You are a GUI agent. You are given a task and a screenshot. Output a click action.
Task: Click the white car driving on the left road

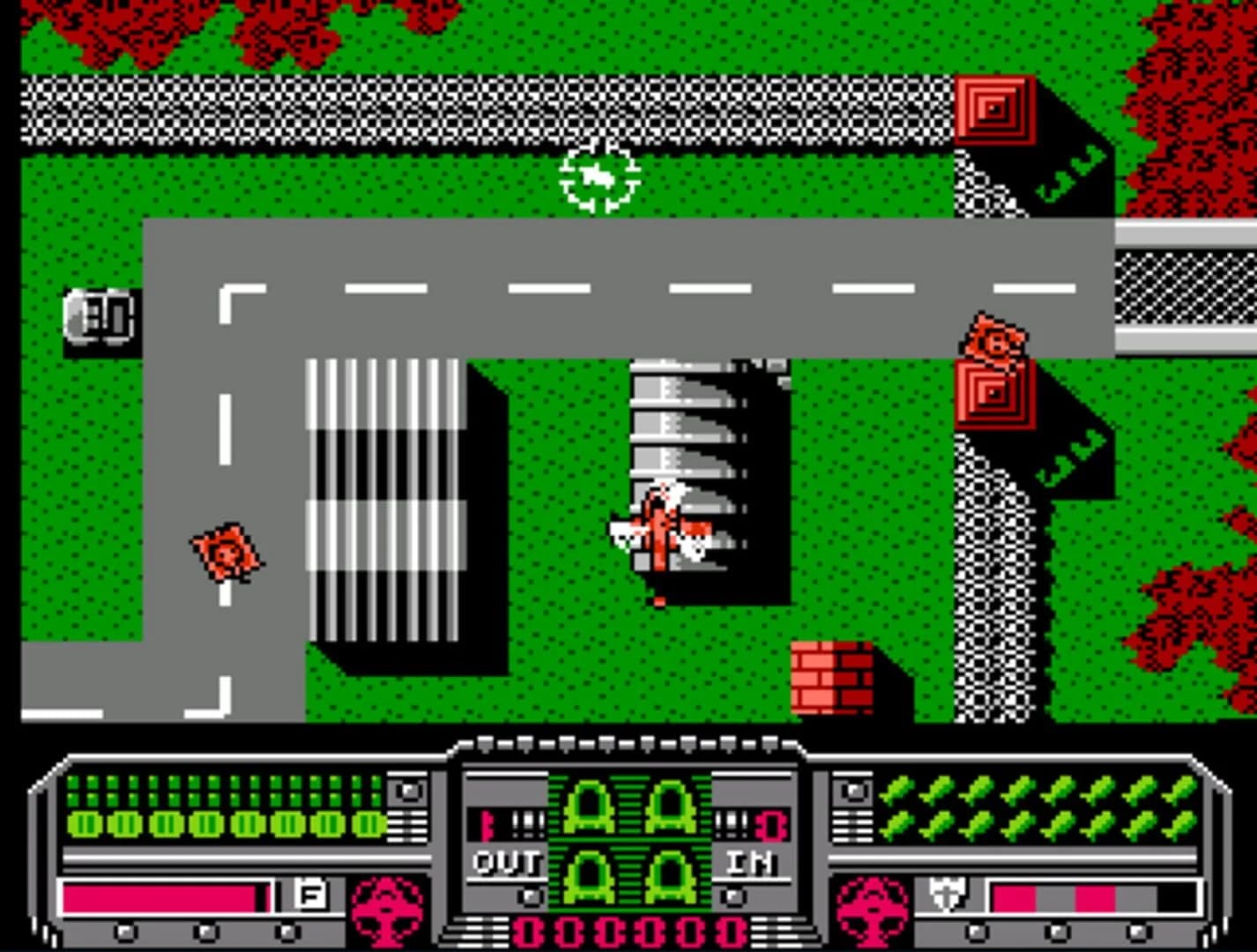coord(100,319)
